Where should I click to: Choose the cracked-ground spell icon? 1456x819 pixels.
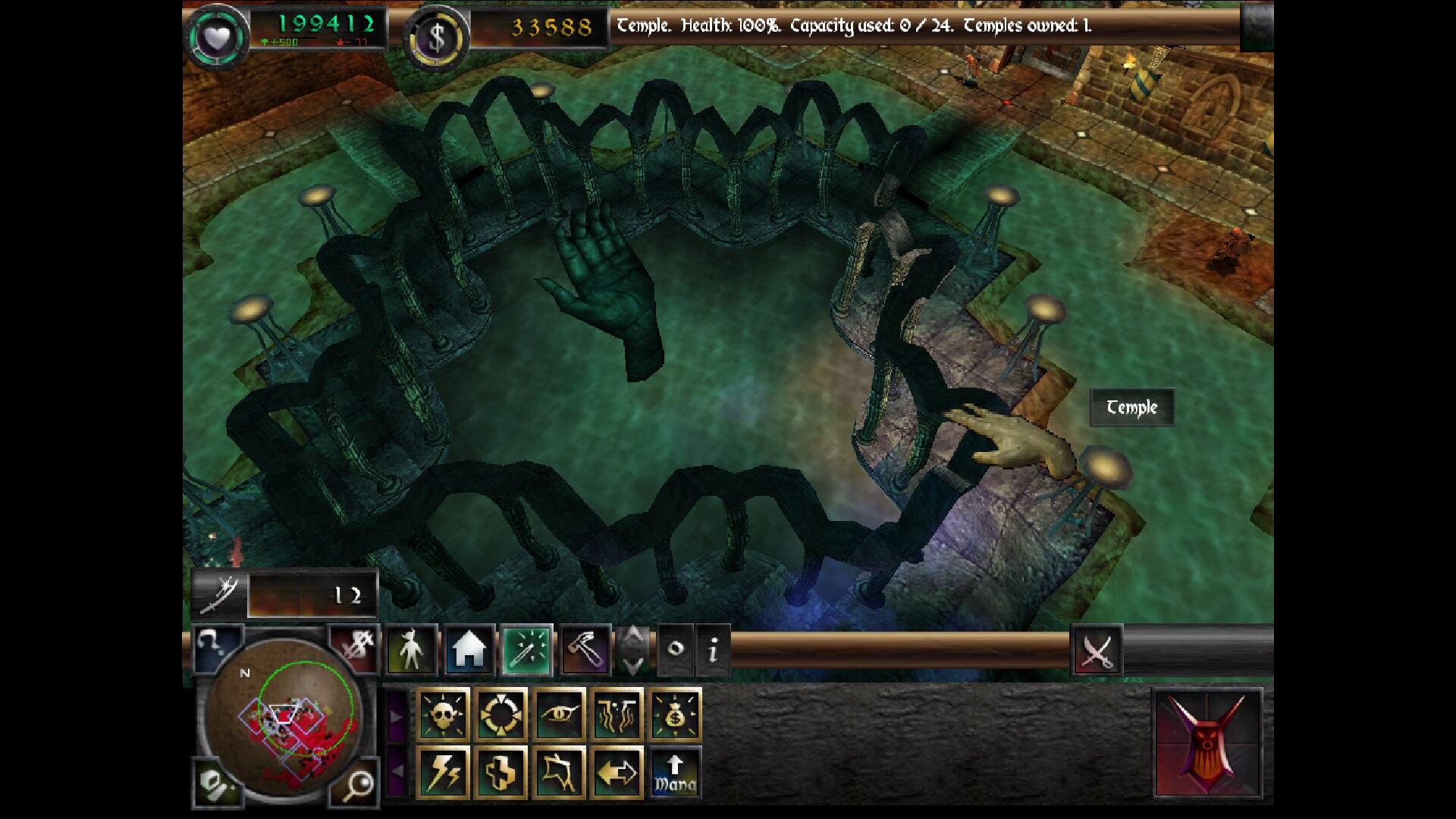point(617,714)
